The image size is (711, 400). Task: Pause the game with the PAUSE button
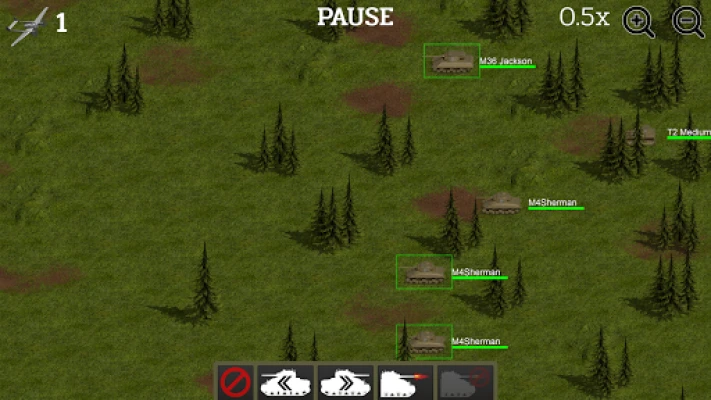(x=355, y=17)
